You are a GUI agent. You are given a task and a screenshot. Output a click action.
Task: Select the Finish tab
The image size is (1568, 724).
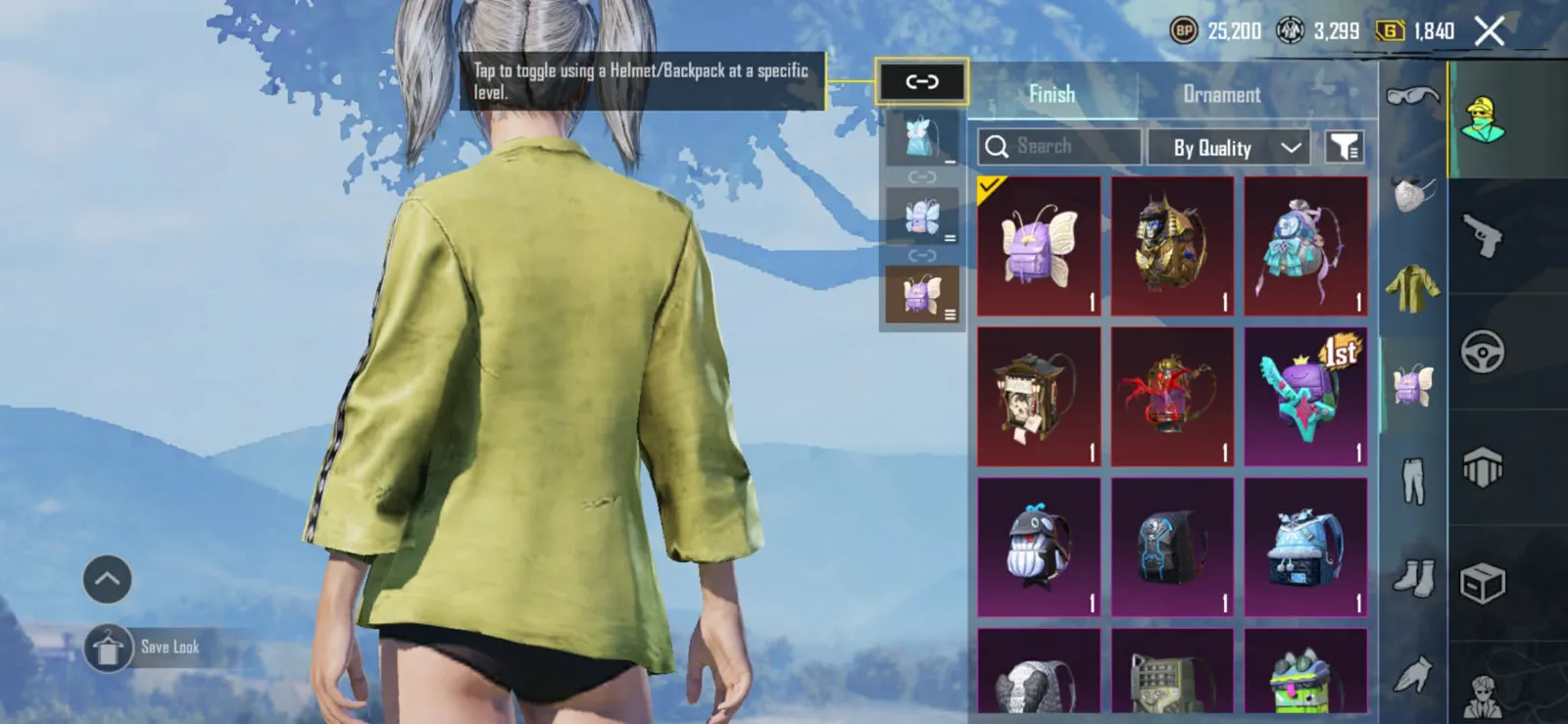[1052, 95]
